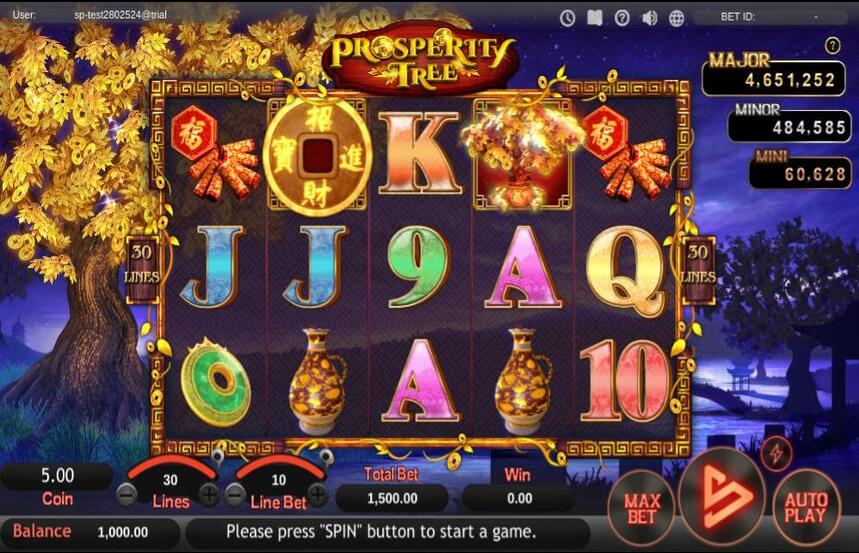Open the bookmark icon next to the clock

595,17
